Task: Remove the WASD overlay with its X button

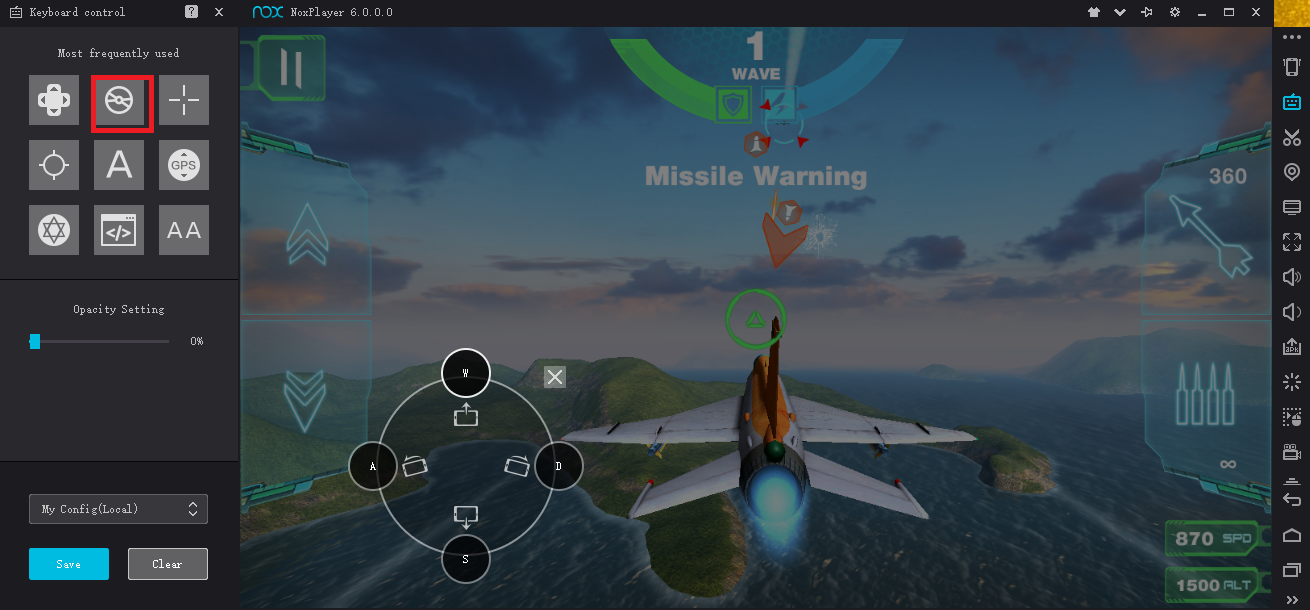Action: click(555, 377)
